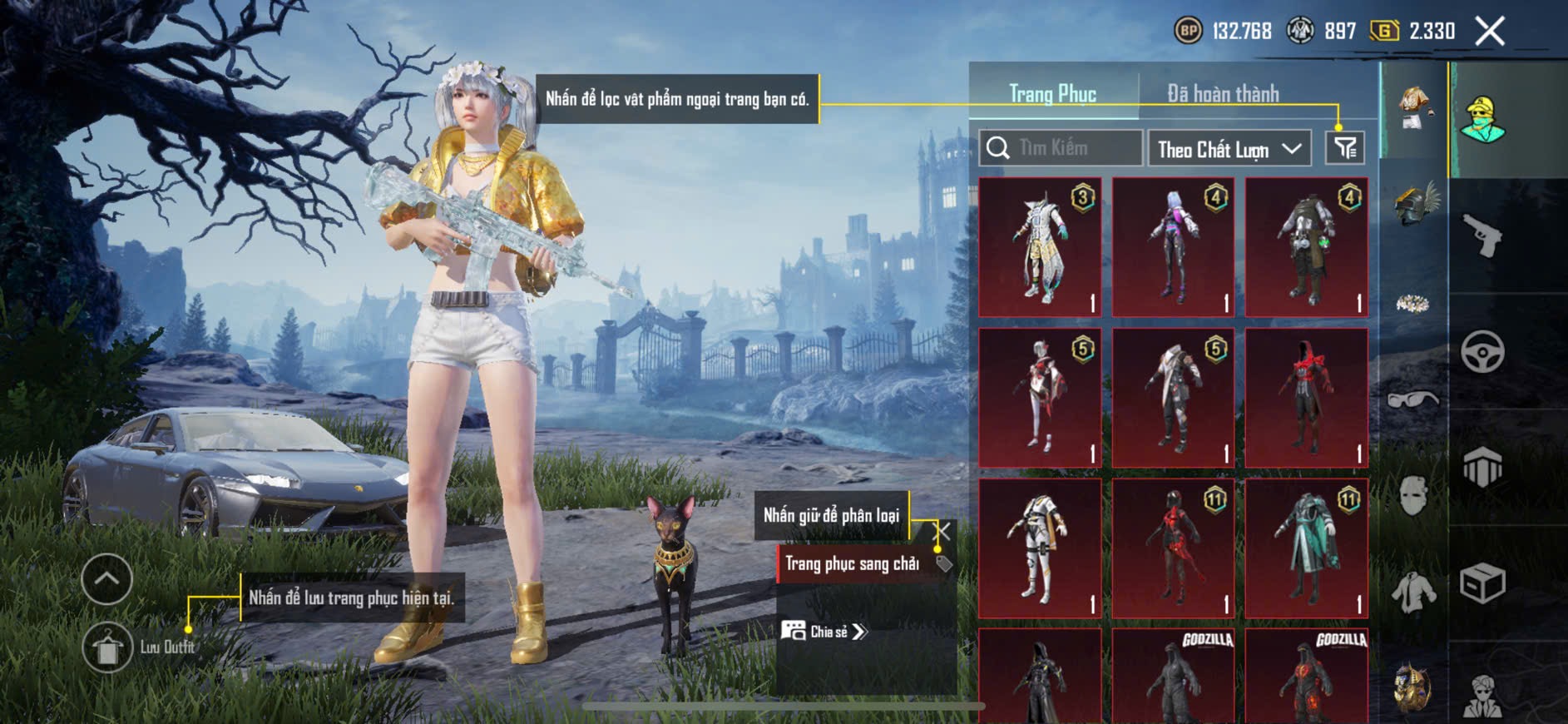
Task: Switch to the Trang Phục tab
Action: click(1052, 94)
